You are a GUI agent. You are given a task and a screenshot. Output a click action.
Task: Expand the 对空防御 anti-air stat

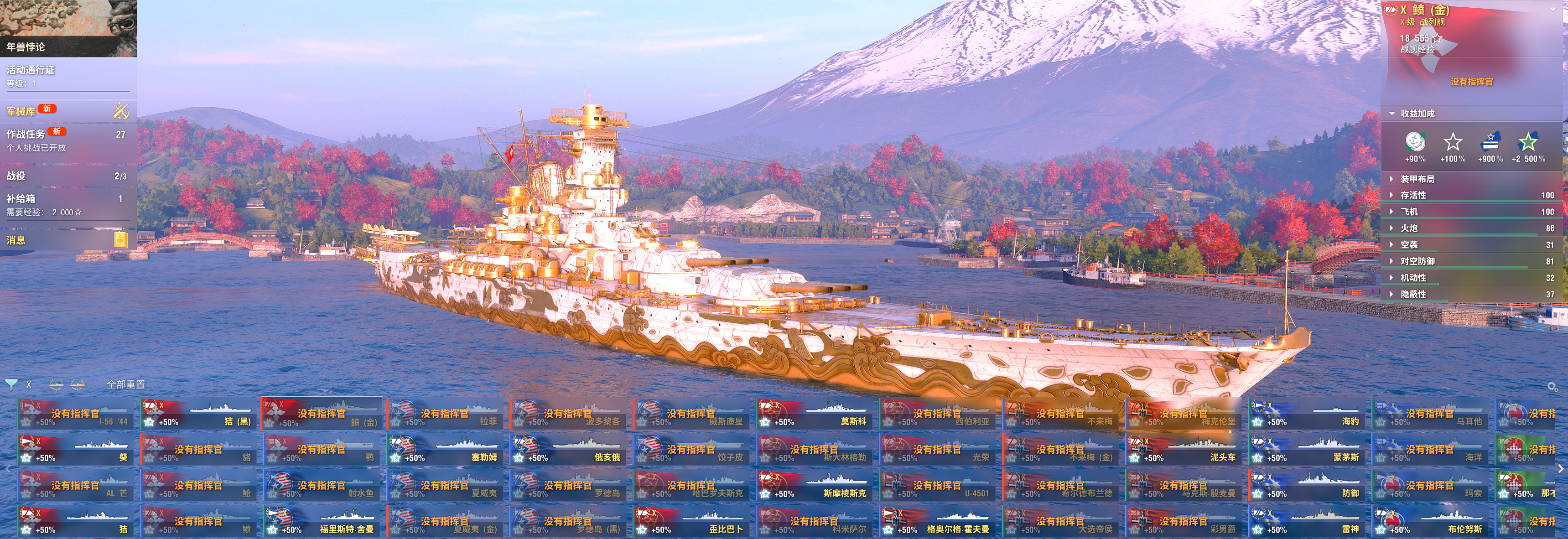[x=1417, y=261]
